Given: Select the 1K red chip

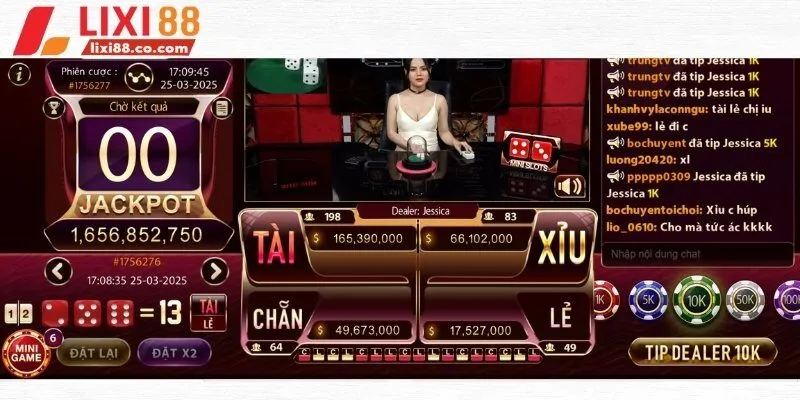Looking at the screenshot, I should [603, 299].
